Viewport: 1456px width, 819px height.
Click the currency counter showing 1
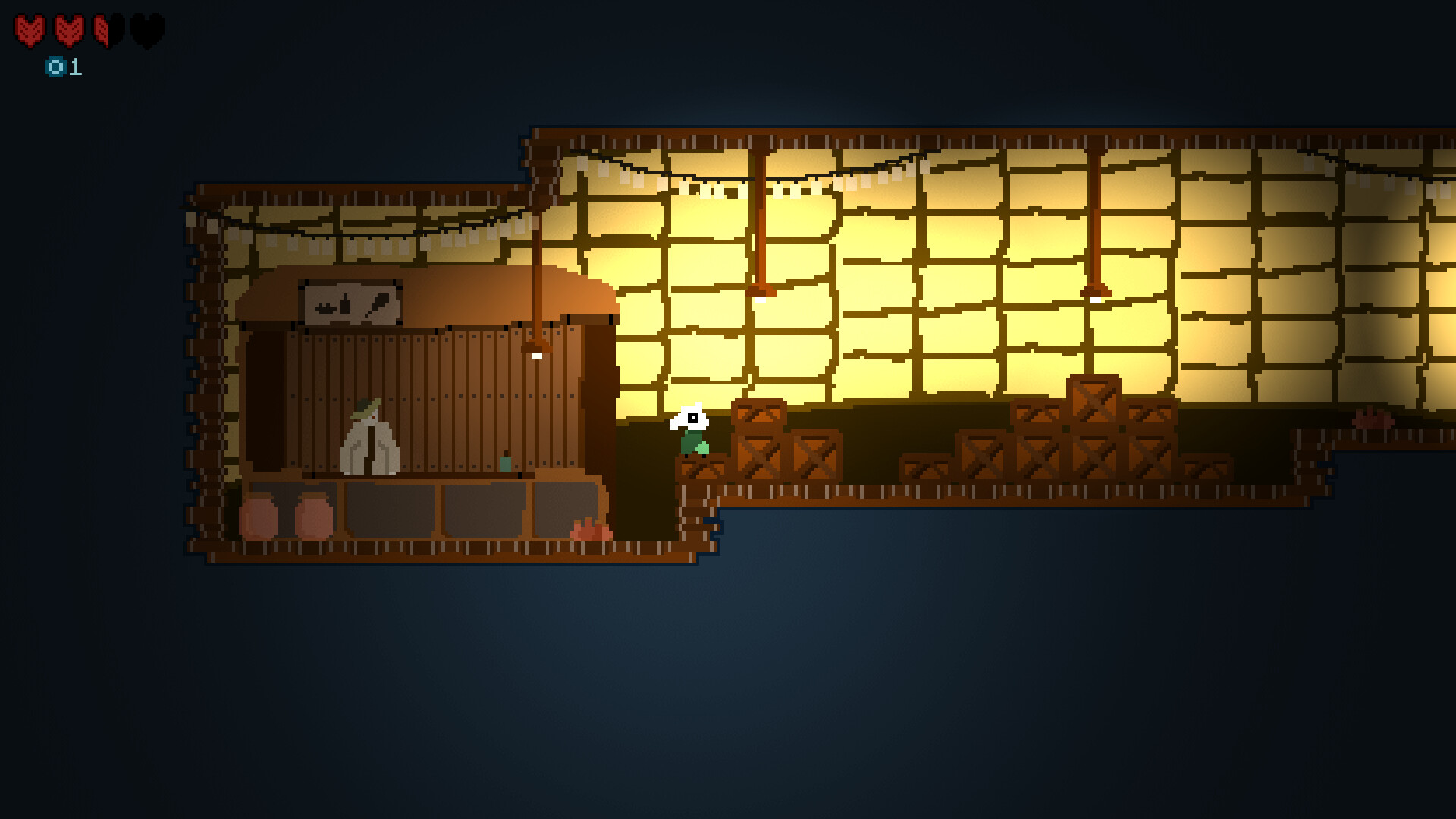point(74,68)
